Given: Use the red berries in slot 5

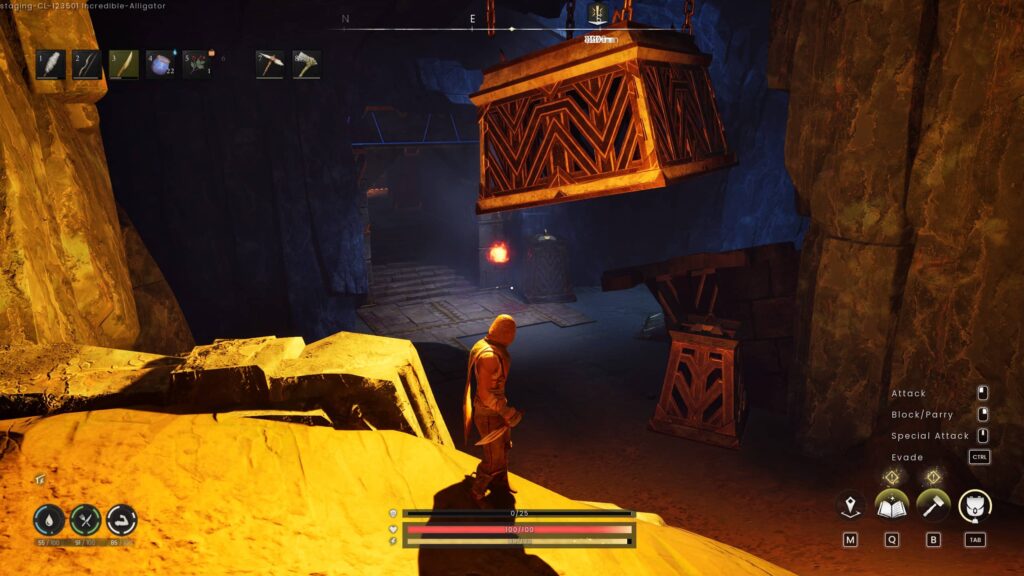Looking at the screenshot, I should coord(195,65).
